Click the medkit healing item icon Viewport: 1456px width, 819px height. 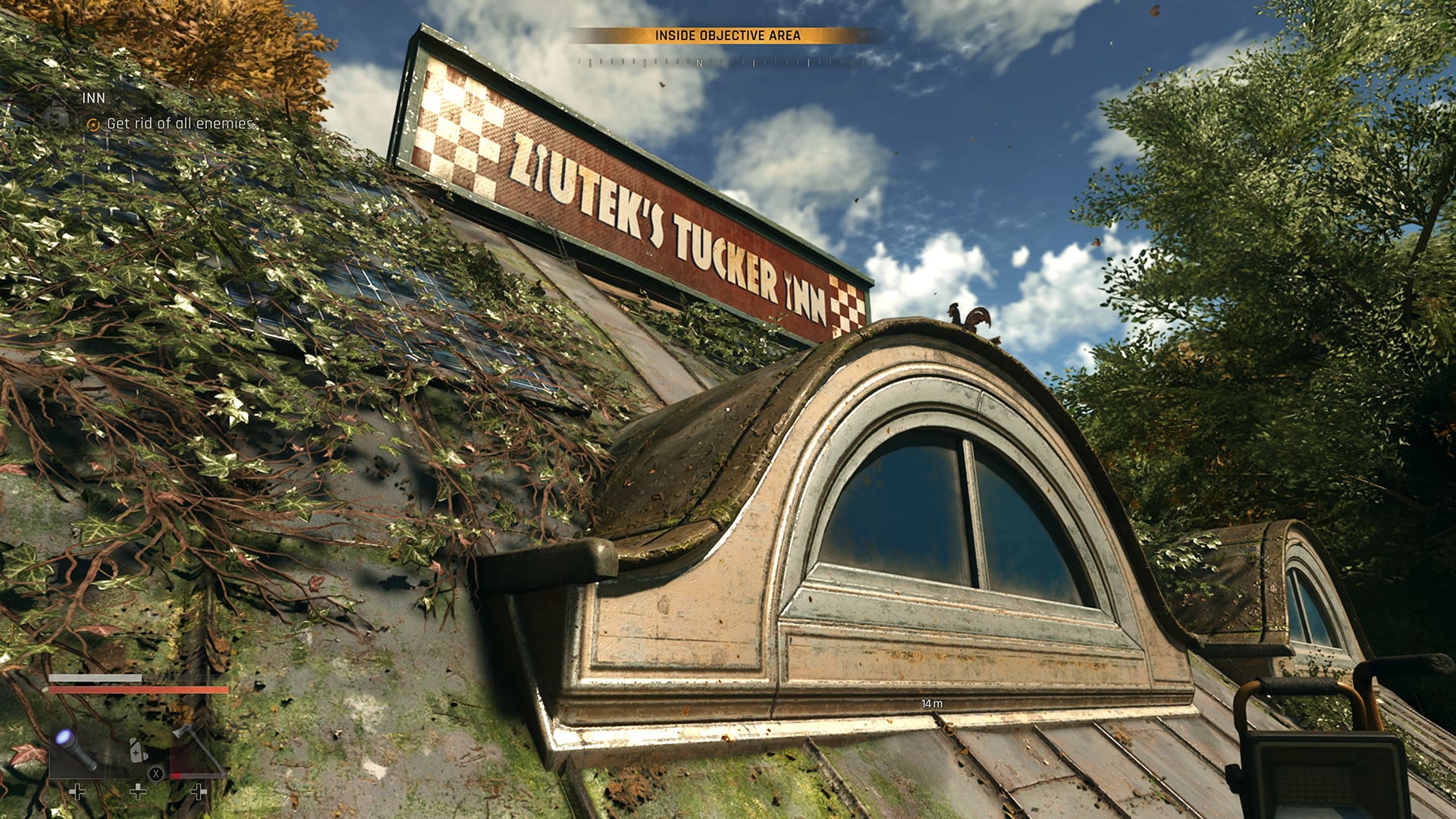[x=138, y=751]
